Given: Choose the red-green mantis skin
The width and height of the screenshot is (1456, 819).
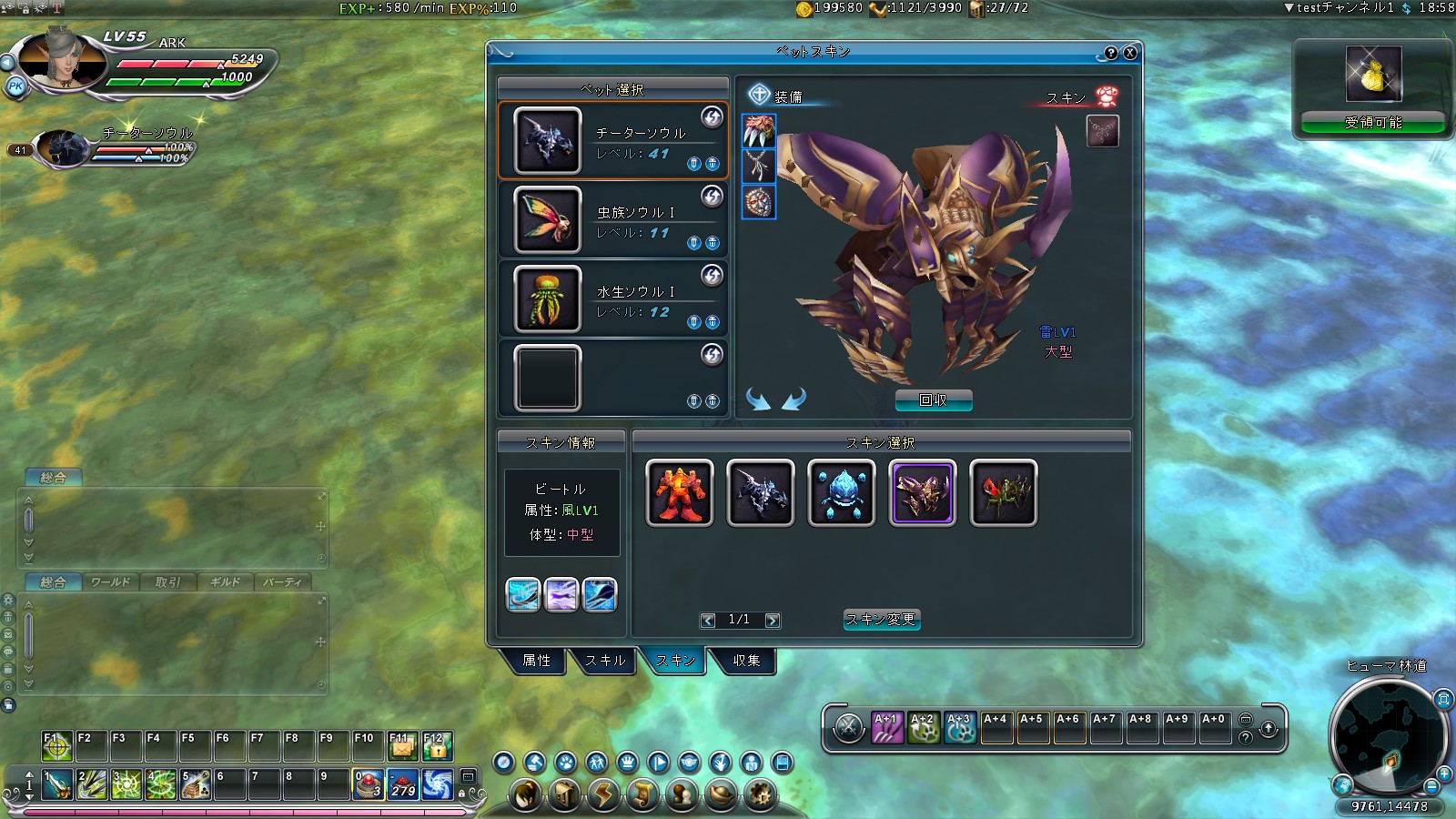Looking at the screenshot, I should [1003, 493].
